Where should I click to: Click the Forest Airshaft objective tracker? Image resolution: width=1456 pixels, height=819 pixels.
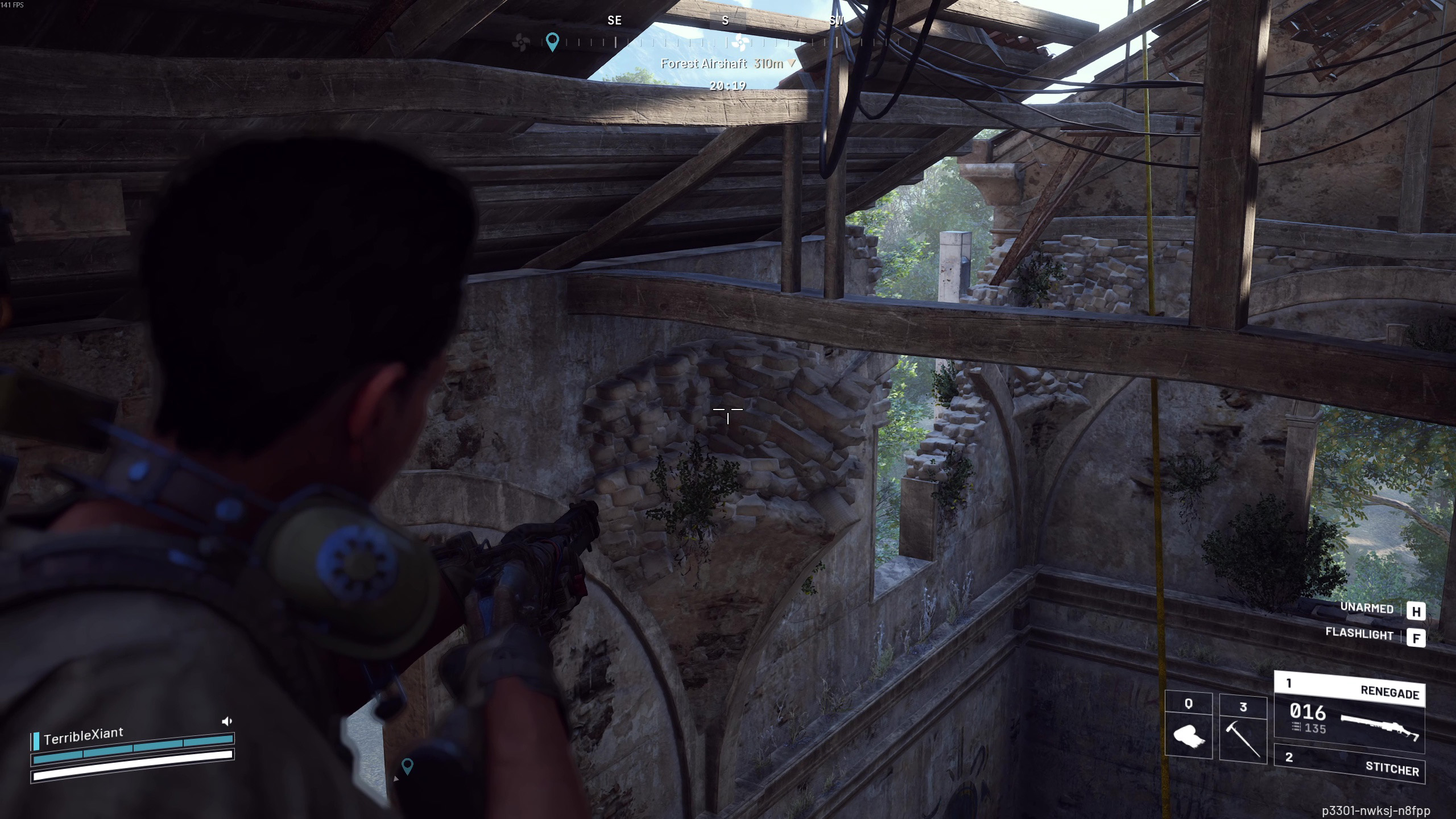[x=721, y=64]
